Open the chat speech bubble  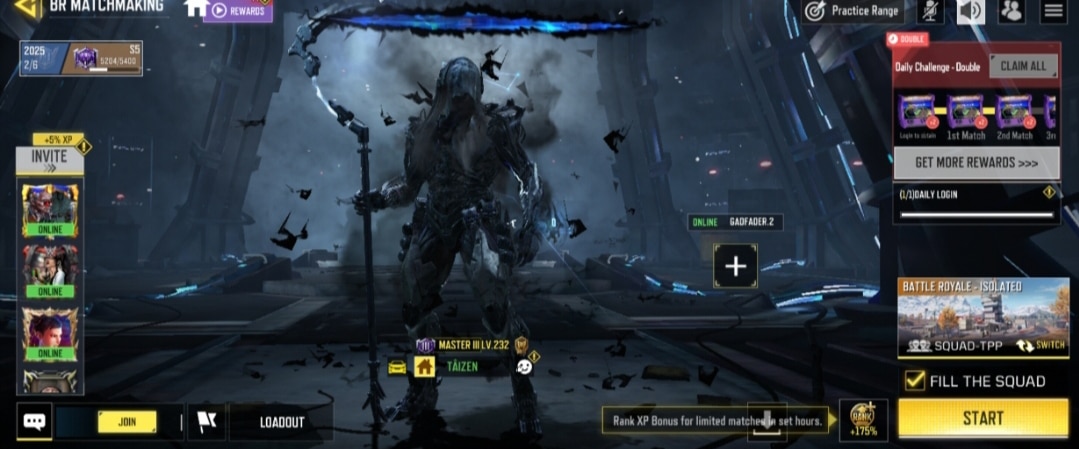pyautogui.click(x=34, y=421)
